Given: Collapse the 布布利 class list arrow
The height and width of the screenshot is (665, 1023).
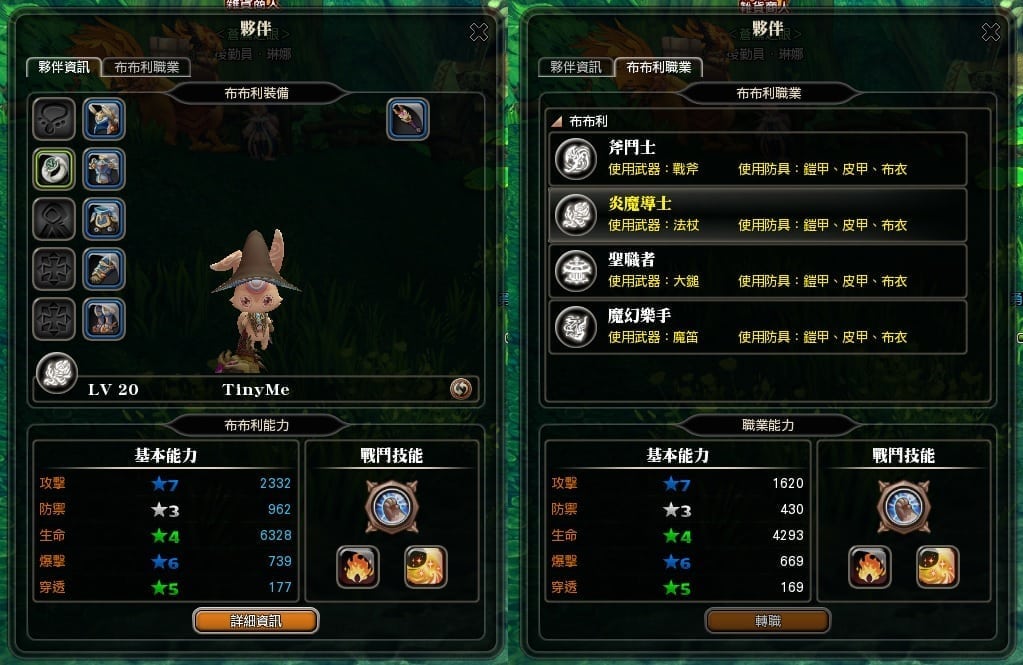Looking at the screenshot, I should pyautogui.click(x=556, y=121).
